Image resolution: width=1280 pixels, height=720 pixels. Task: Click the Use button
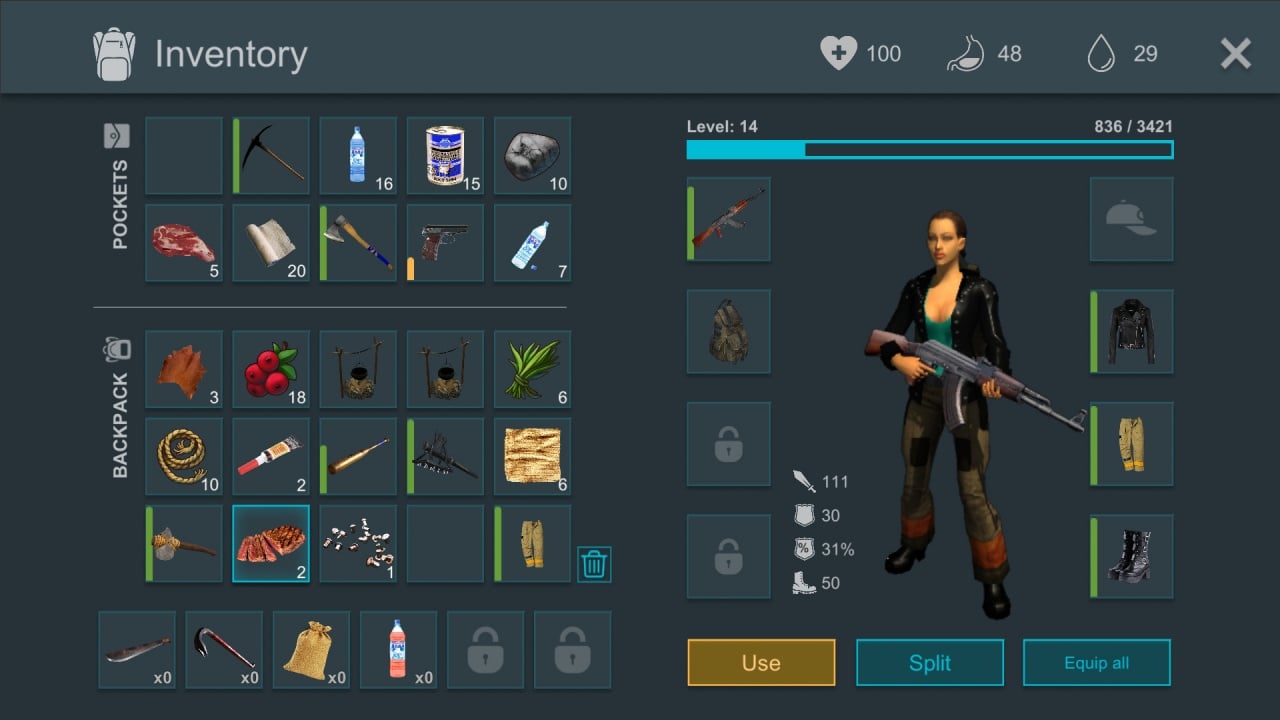click(x=761, y=662)
